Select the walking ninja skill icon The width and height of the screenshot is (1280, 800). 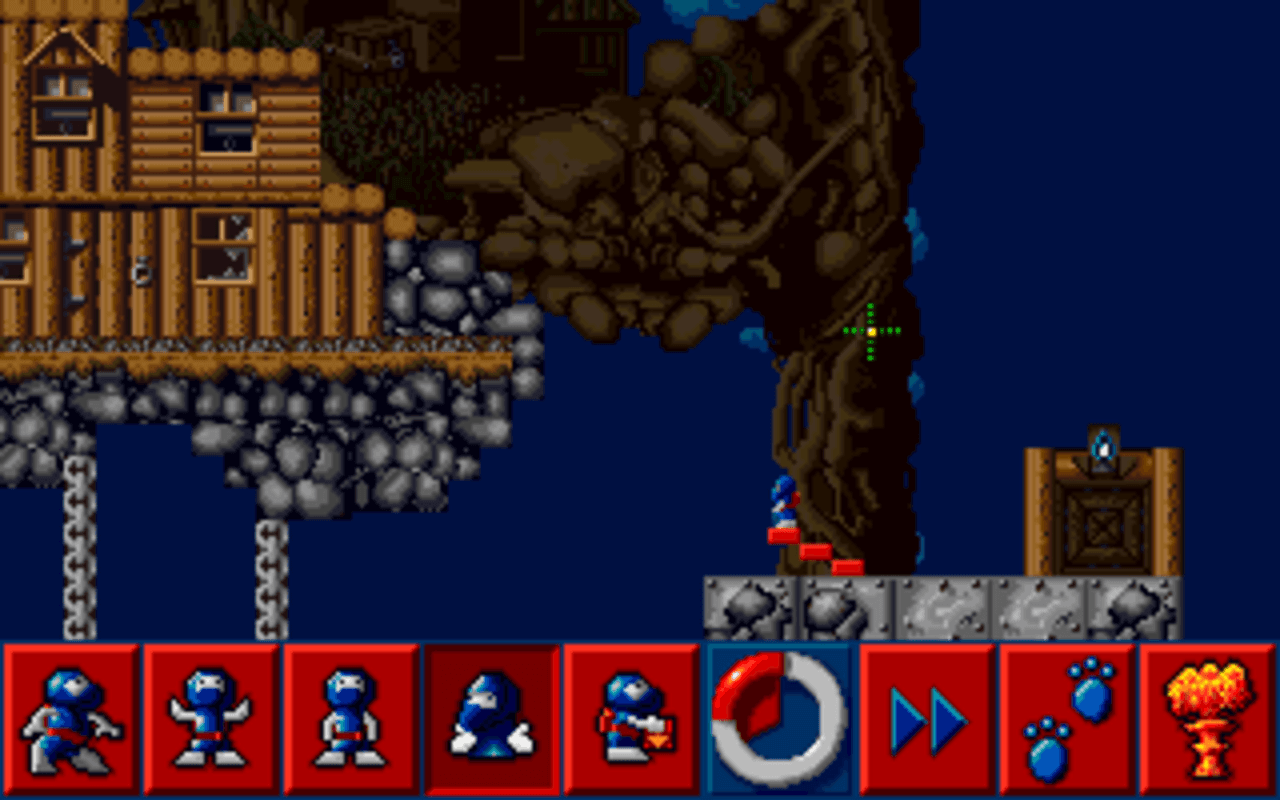coord(72,720)
